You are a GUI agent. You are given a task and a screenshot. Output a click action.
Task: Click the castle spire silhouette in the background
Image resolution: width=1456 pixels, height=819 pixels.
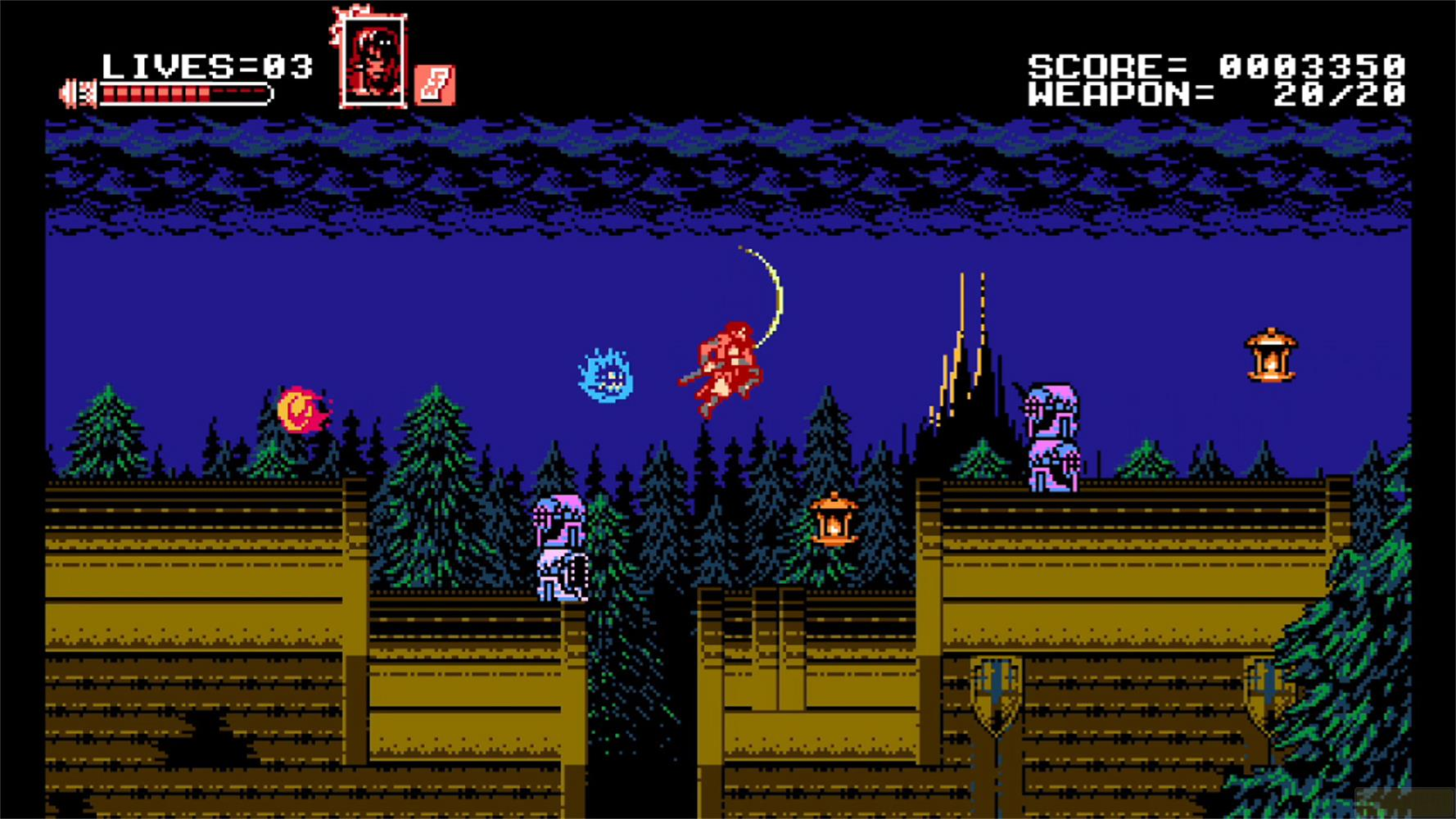click(x=966, y=352)
